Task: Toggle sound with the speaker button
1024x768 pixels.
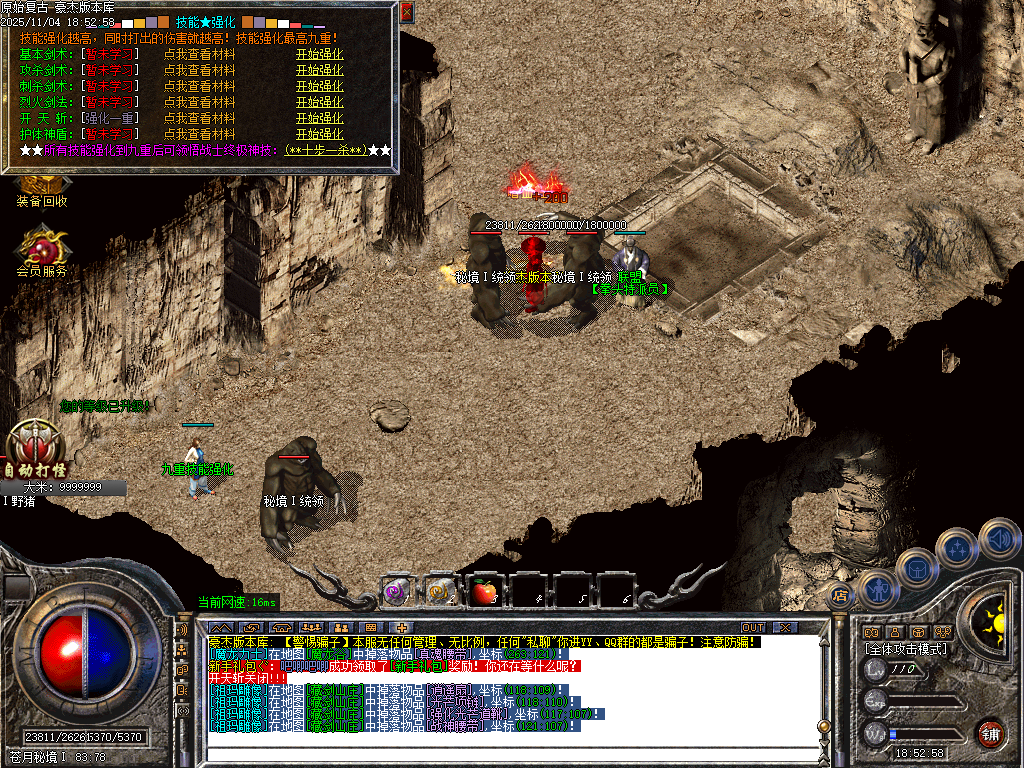Action: [x=998, y=537]
